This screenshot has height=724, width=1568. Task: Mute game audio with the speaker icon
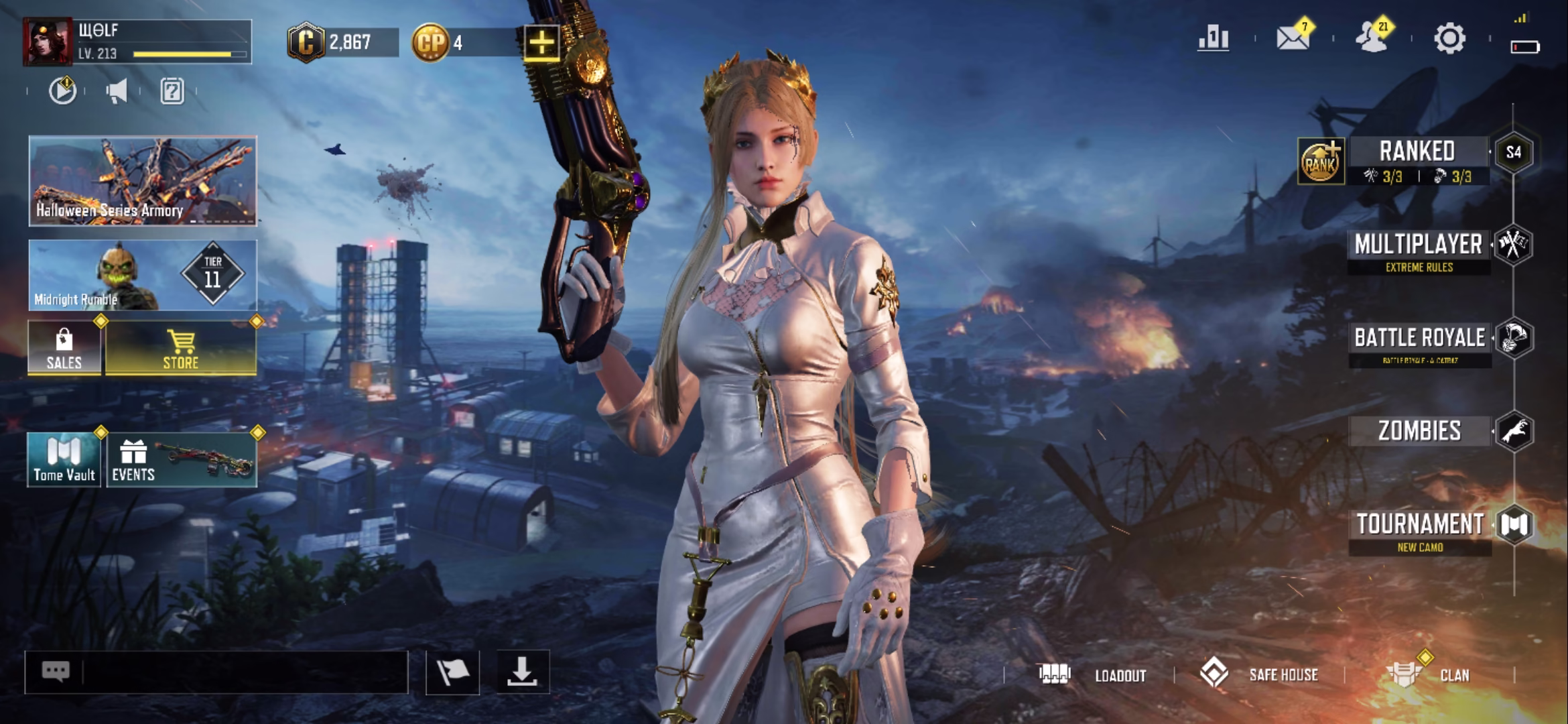tap(118, 93)
